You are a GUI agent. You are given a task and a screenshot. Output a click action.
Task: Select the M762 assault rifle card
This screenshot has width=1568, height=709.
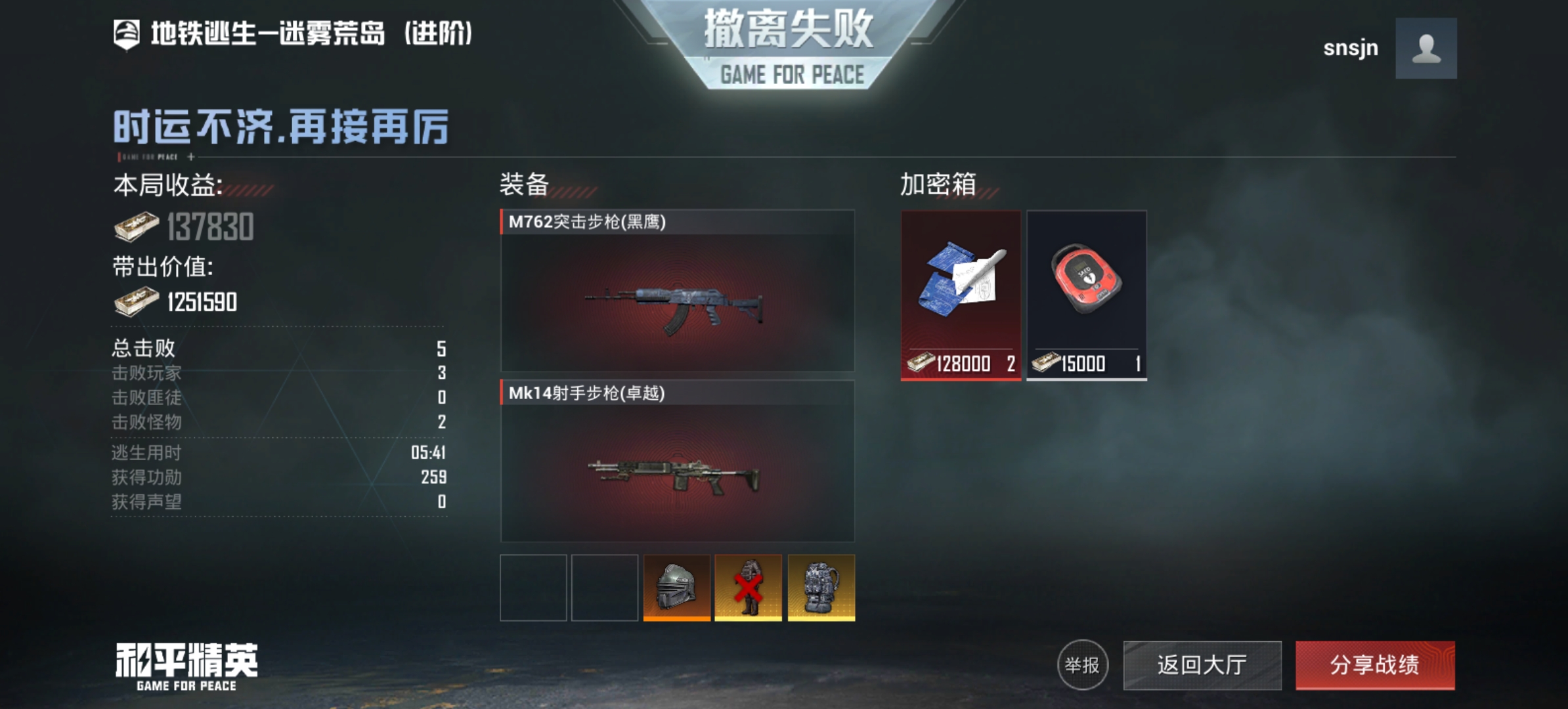click(x=677, y=291)
